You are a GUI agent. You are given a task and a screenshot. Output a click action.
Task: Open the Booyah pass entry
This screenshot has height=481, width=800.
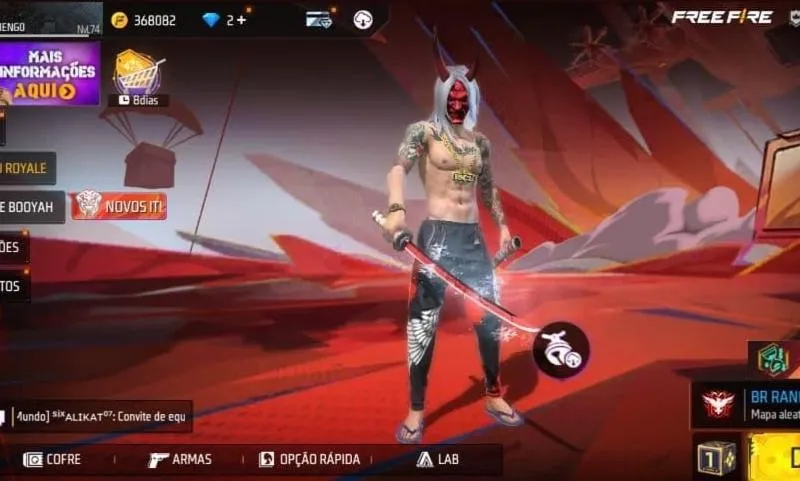point(31,207)
